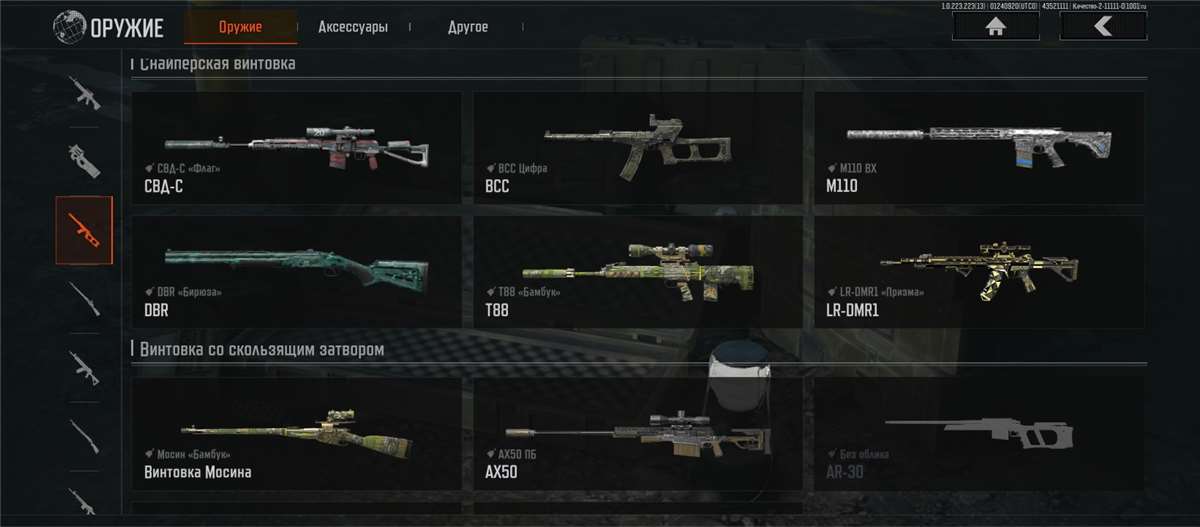Image resolution: width=1200 pixels, height=527 pixels.
Task: Pick the Винтовка Мосина tile
Action: click(297, 434)
